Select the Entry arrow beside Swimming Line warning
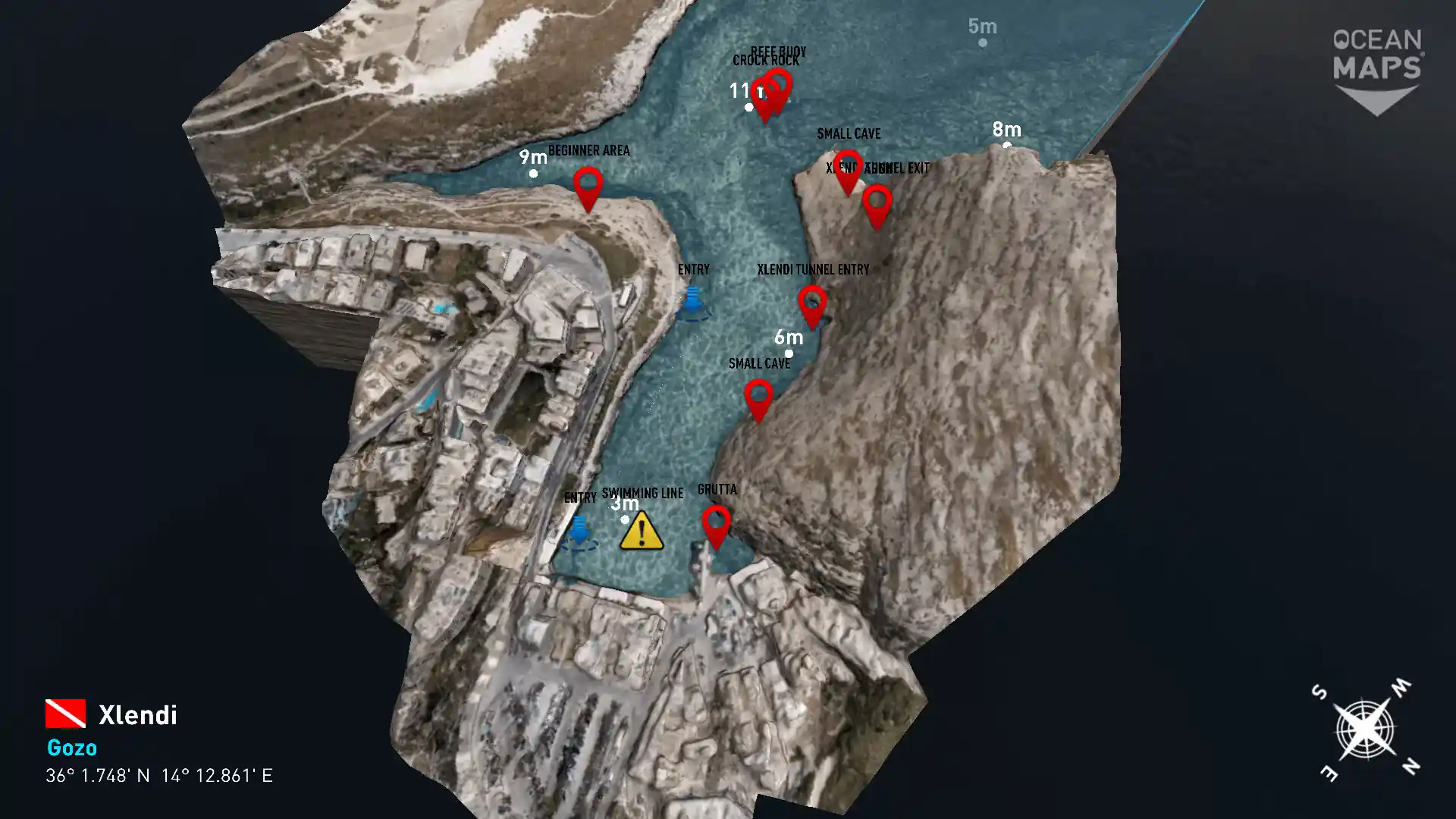 coord(579,531)
